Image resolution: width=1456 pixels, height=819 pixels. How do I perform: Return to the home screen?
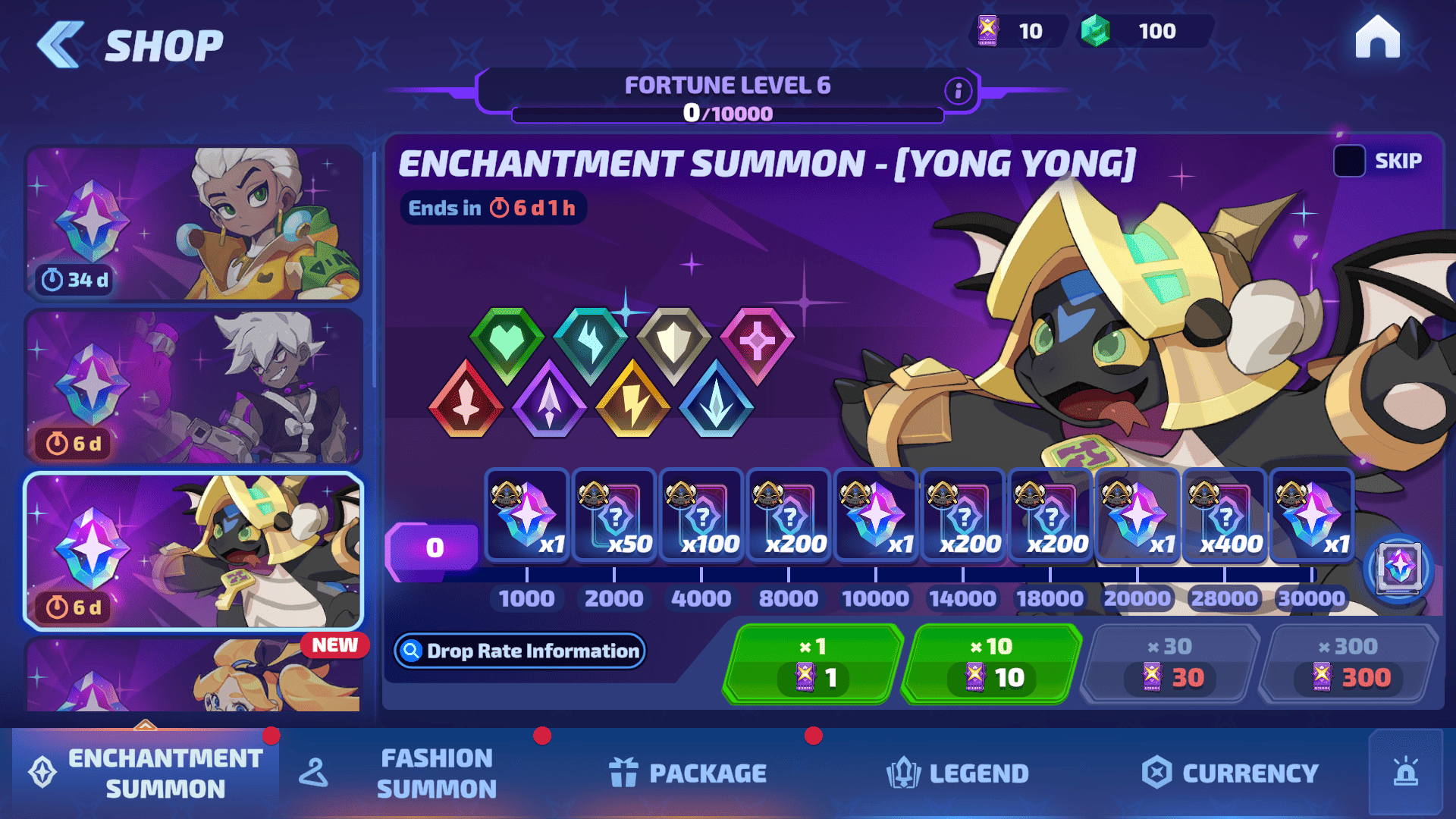1377,38
